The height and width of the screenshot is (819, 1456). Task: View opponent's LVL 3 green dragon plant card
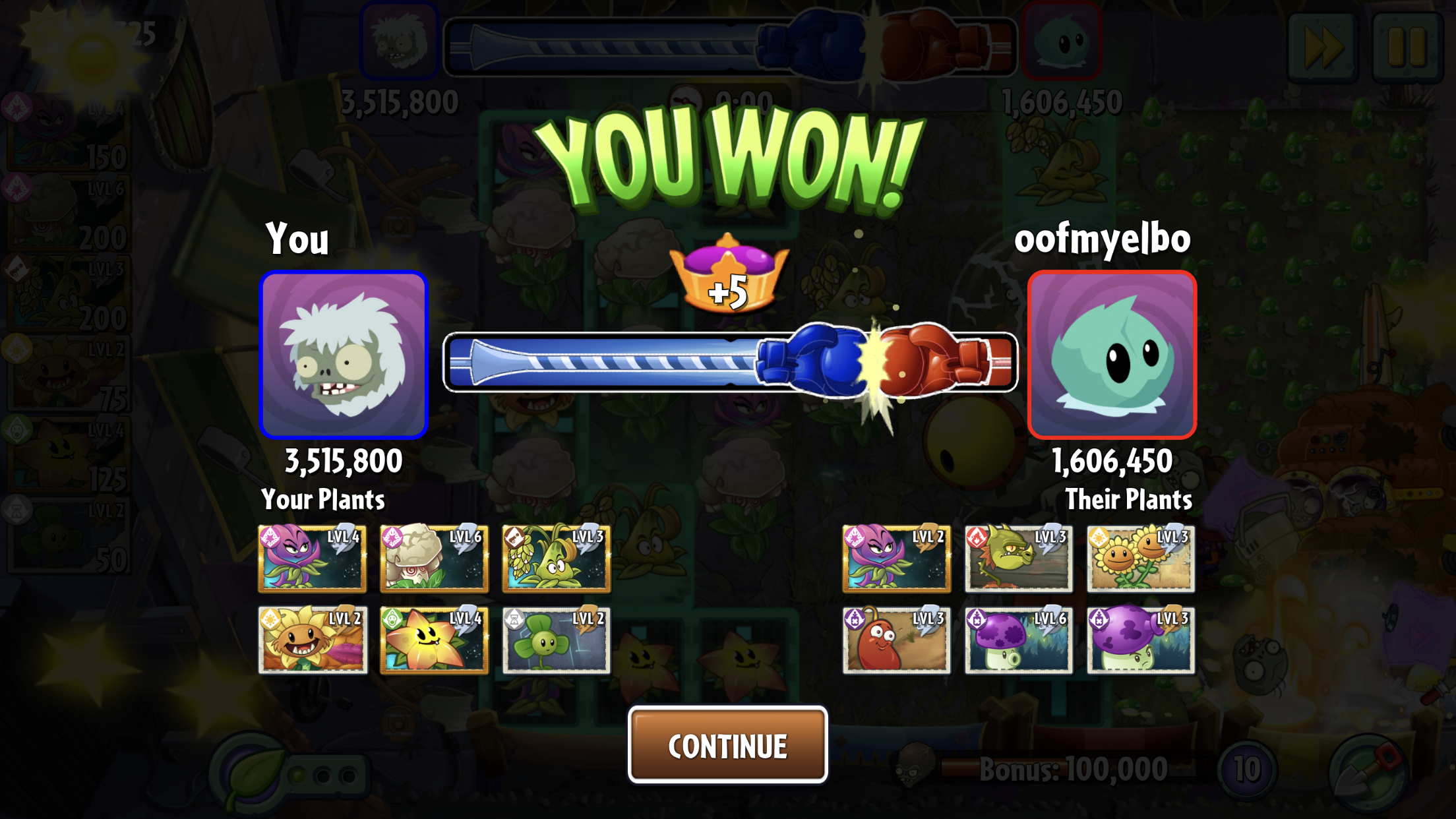pos(1018,559)
